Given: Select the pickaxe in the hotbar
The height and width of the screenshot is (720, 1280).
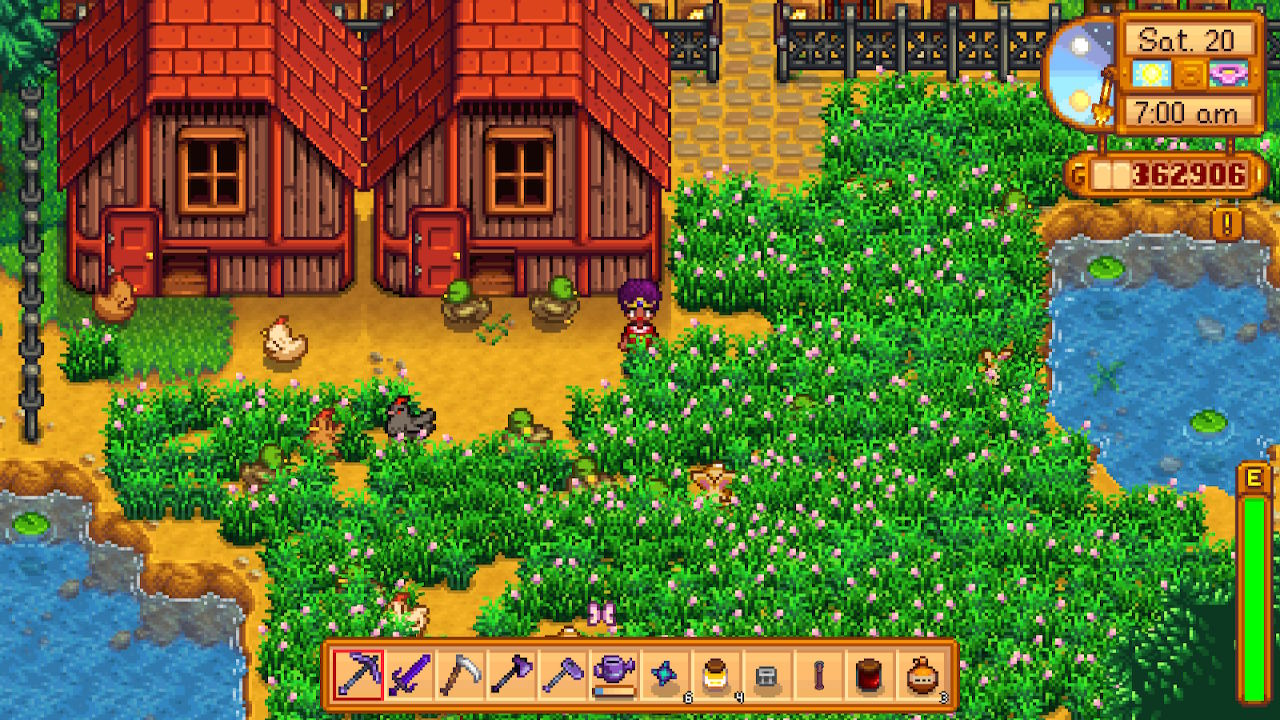Looking at the screenshot, I should point(358,675).
